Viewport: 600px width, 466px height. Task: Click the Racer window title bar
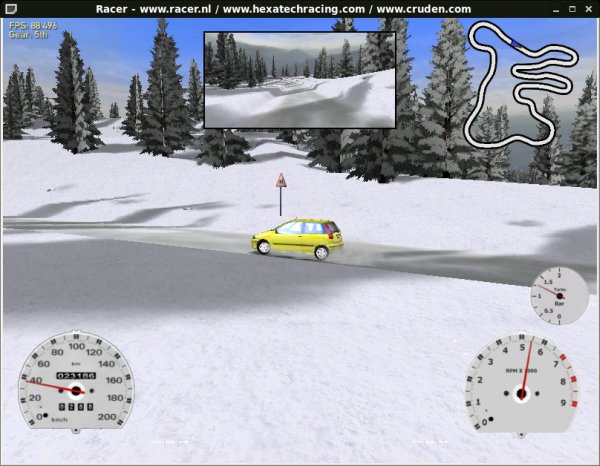[300, 8]
